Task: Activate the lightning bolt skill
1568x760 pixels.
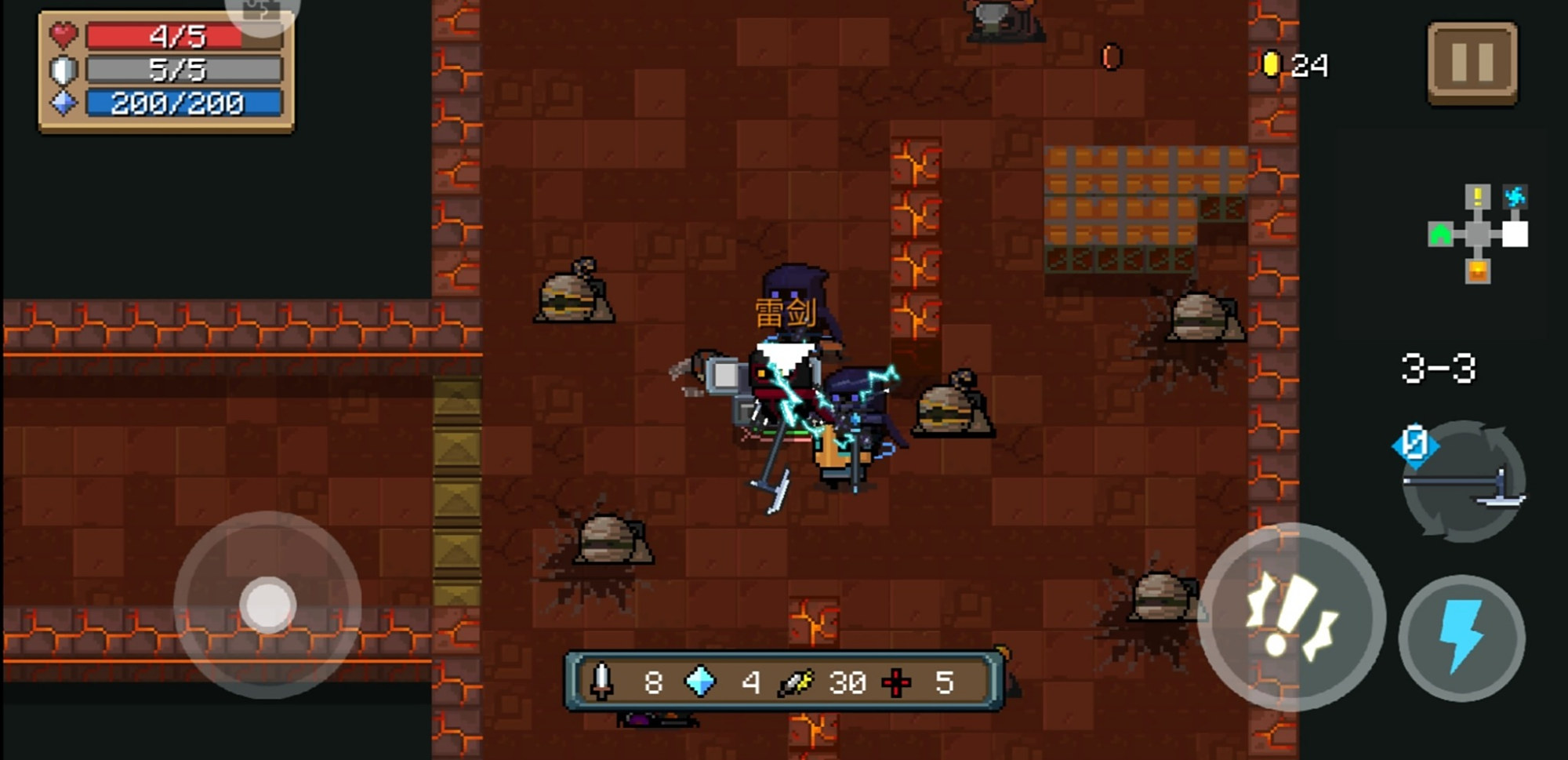Action: pyautogui.click(x=1461, y=637)
